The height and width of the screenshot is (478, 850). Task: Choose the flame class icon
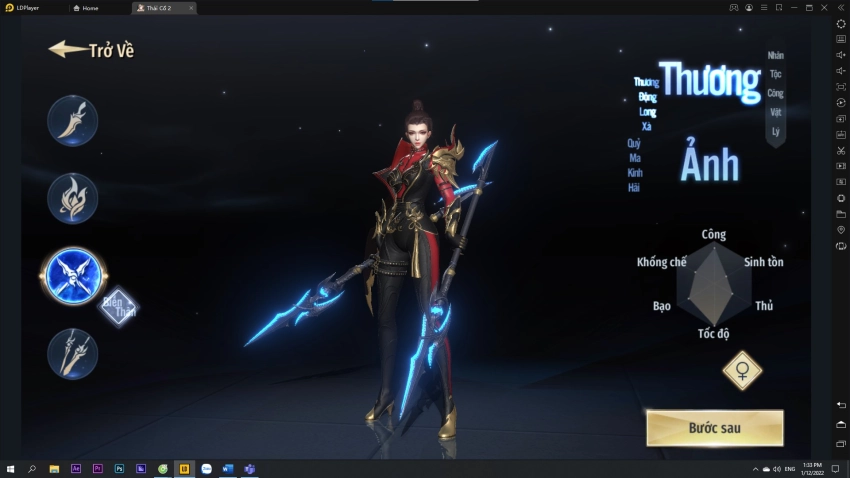72,198
